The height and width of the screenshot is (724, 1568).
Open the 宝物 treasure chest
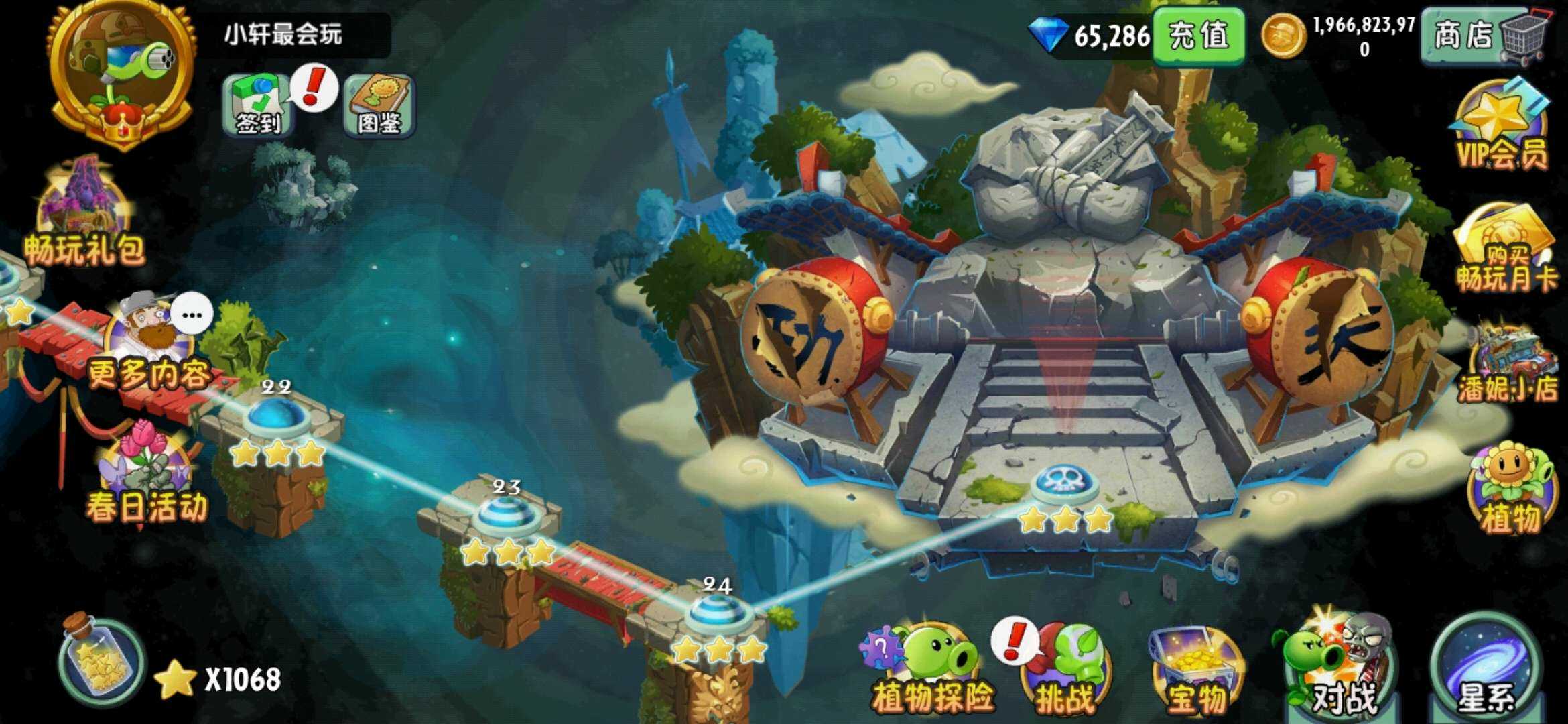click(x=1196, y=670)
